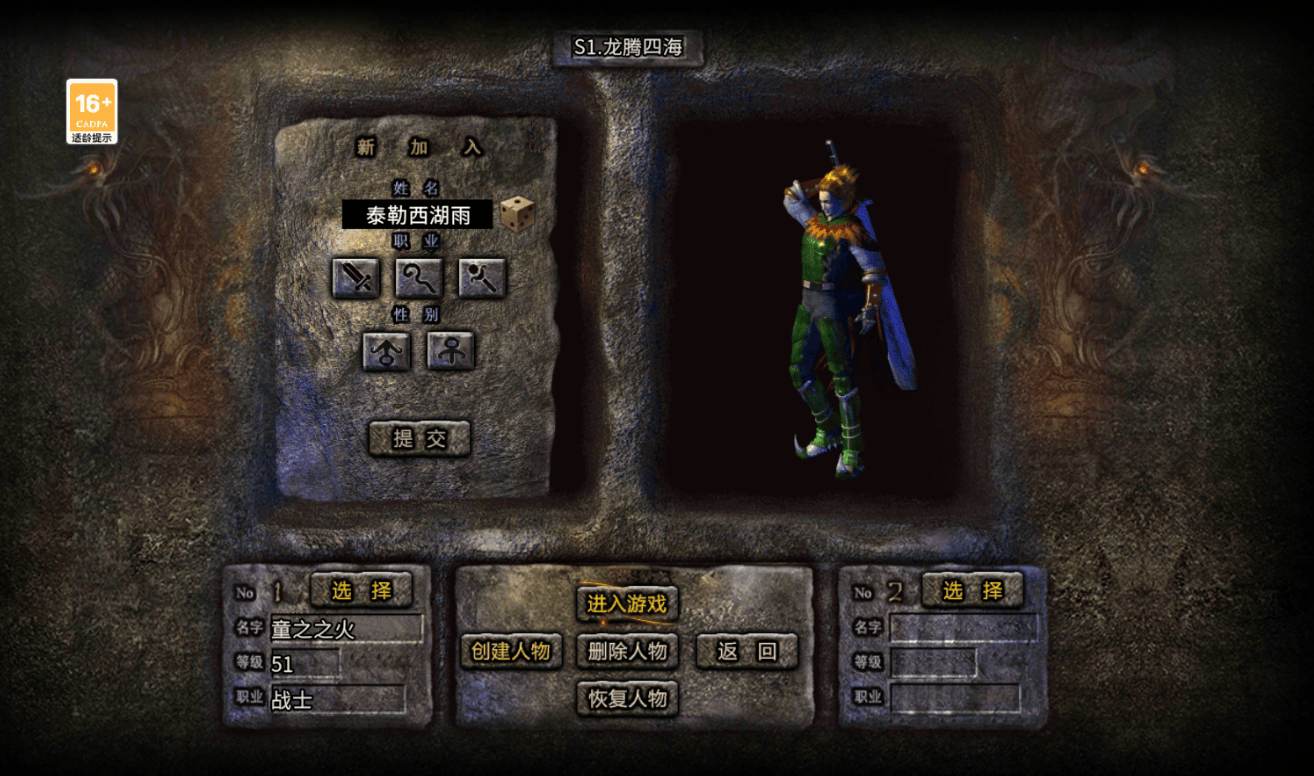The width and height of the screenshot is (1314, 776).
Task: Choose character slot No 1 with 选择
Action: click(x=361, y=590)
